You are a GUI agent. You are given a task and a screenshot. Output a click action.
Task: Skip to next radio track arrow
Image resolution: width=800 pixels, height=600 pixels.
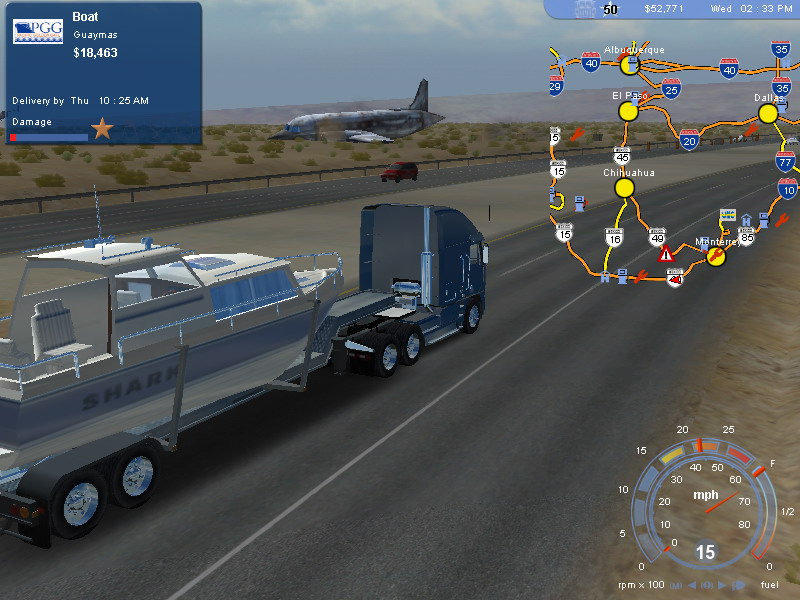(722, 585)
